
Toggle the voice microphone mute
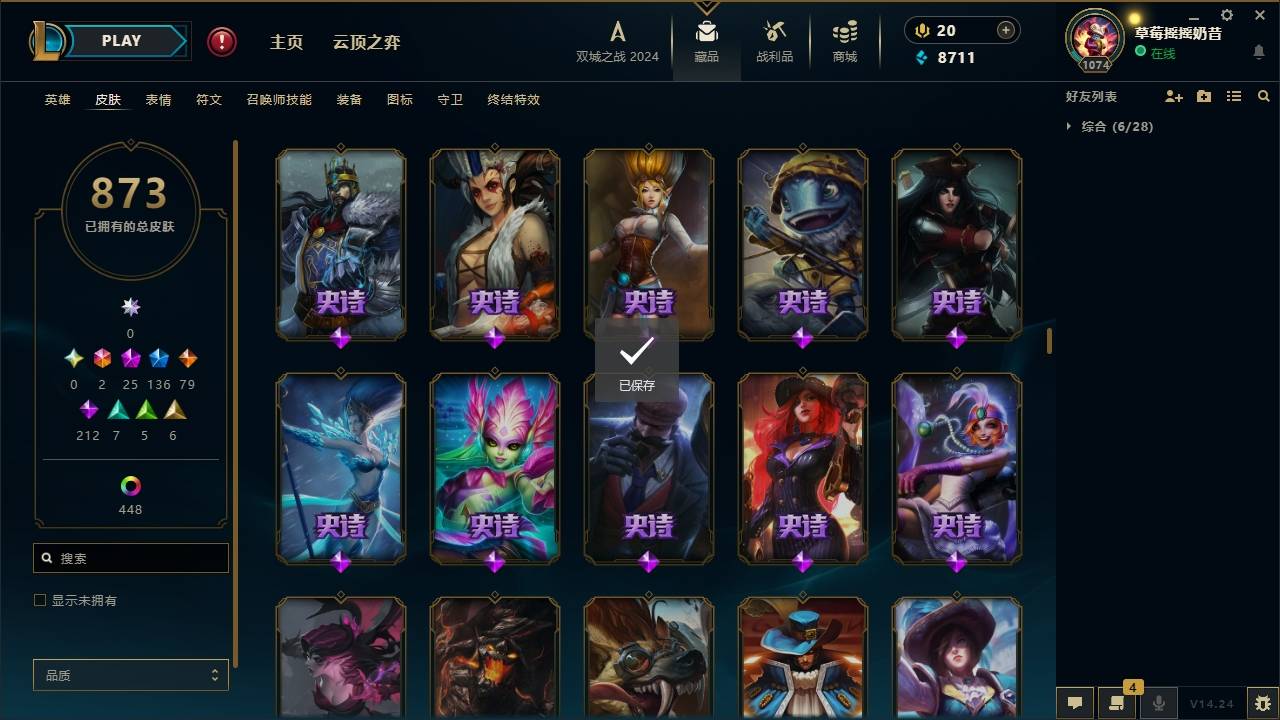click(1158, 703)
